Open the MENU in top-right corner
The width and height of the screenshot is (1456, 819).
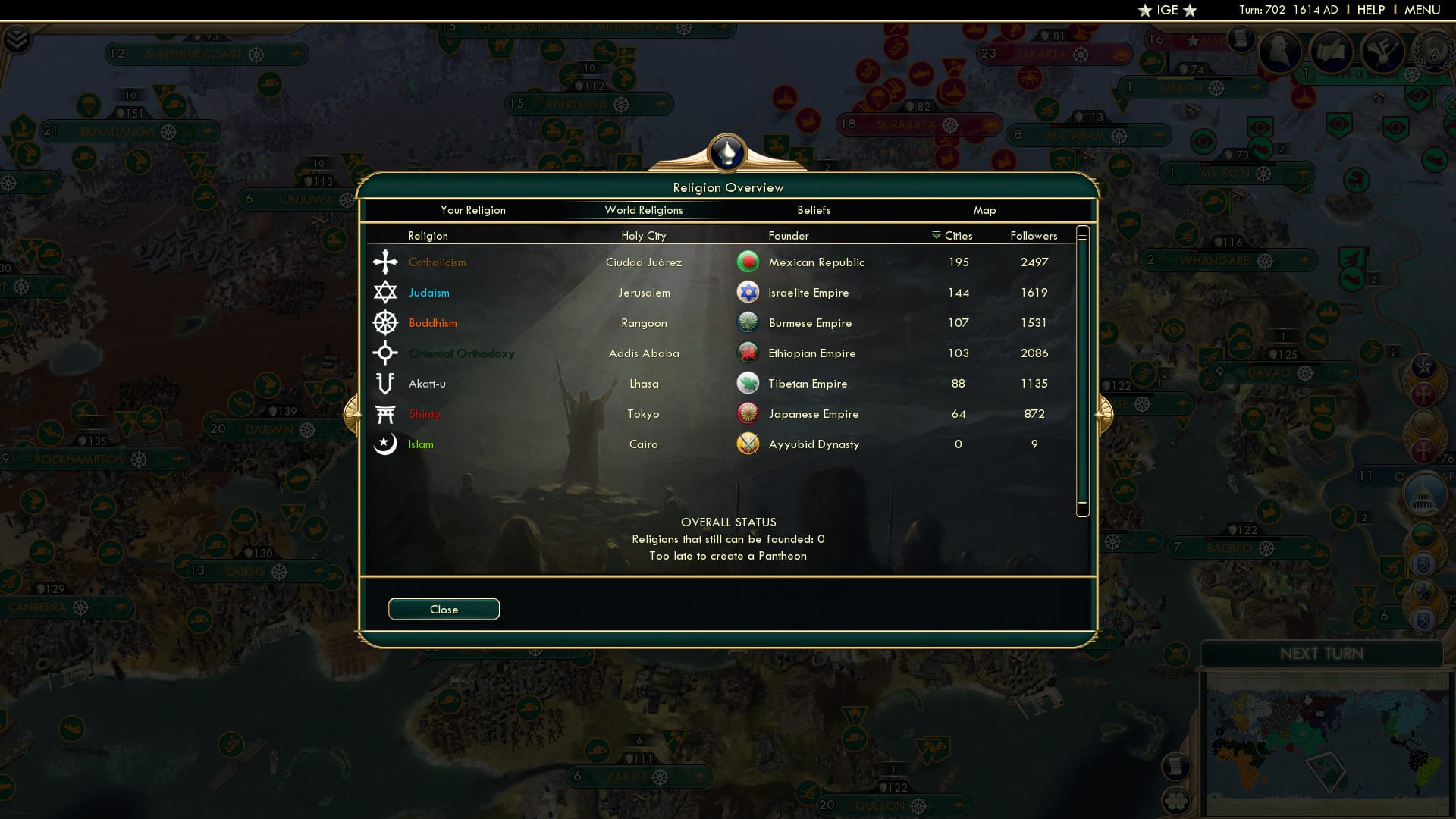pos(1422,10)
